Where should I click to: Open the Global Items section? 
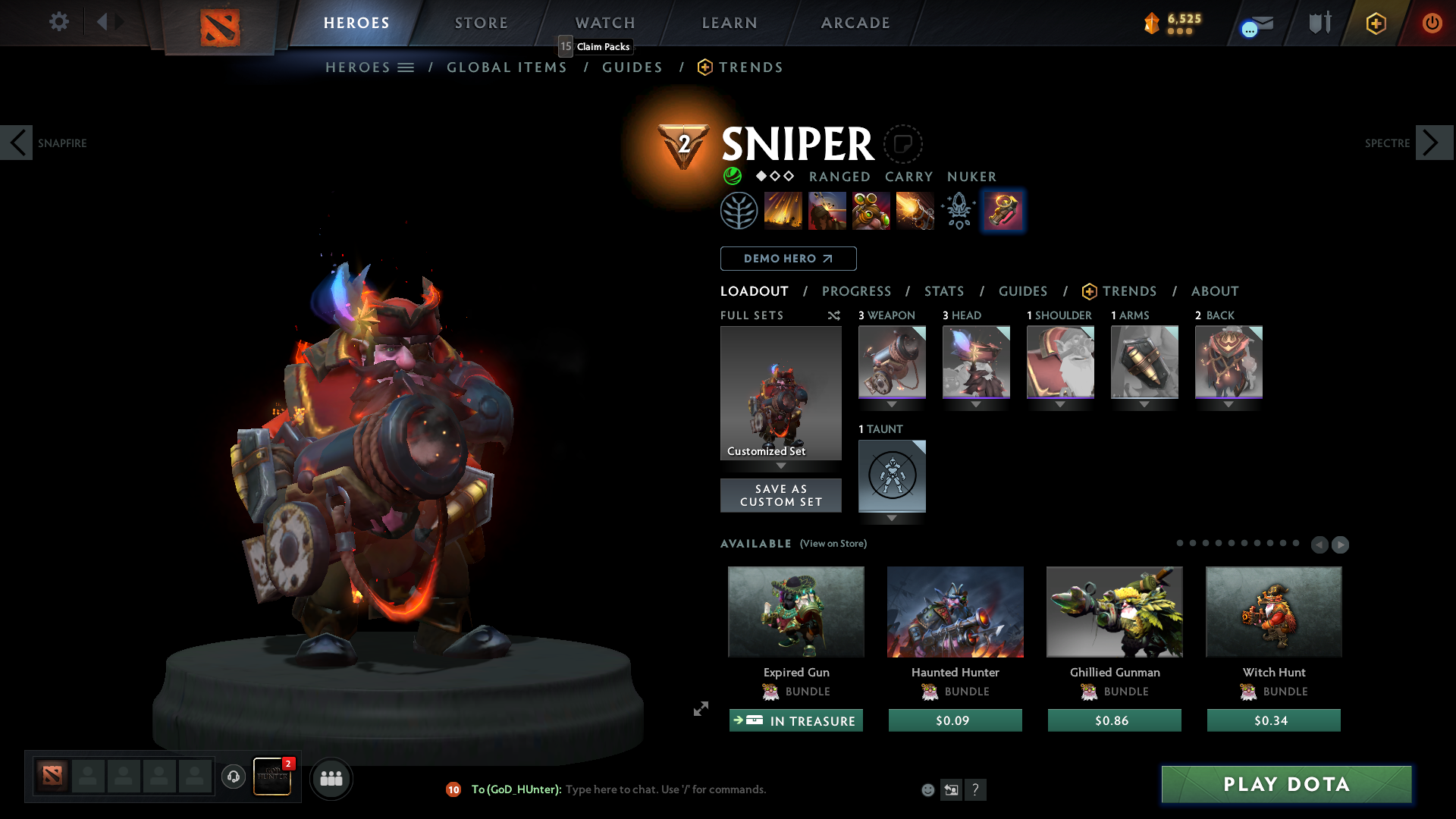coord(507,67)
